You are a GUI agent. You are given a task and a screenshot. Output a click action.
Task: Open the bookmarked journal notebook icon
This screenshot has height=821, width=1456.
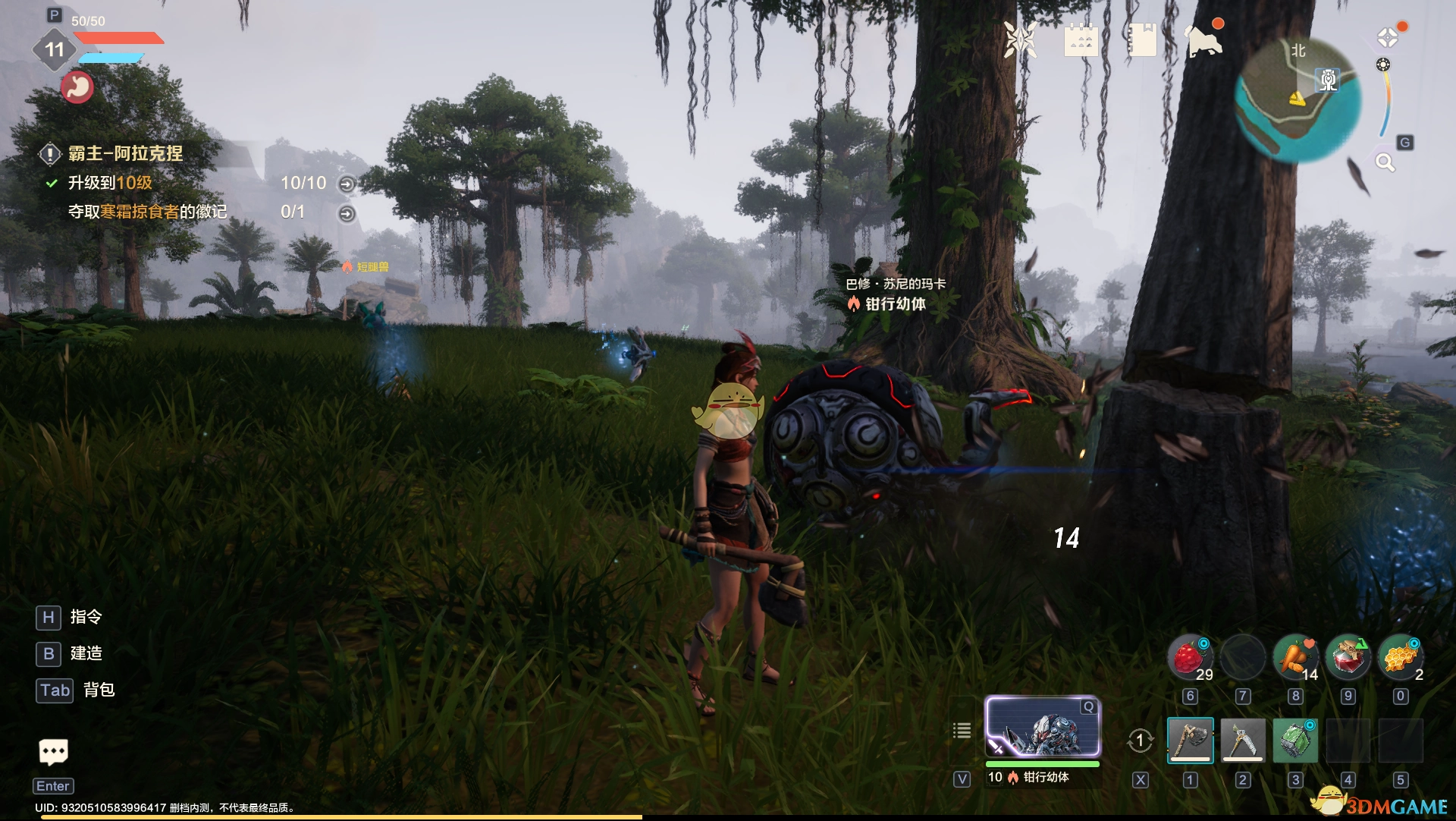tap(1142, 39)
